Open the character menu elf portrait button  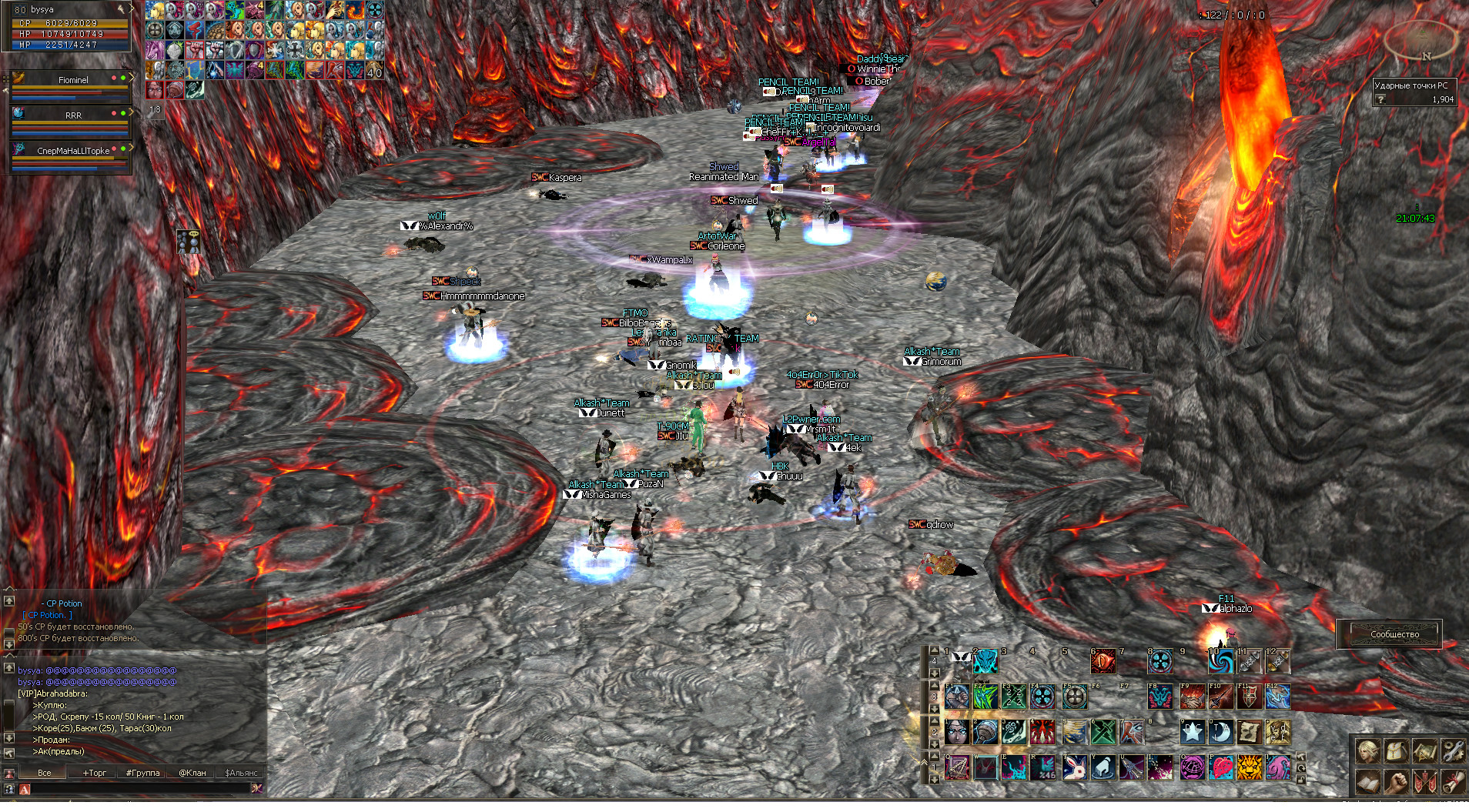pyautogui.click(x=1367, y=750)
